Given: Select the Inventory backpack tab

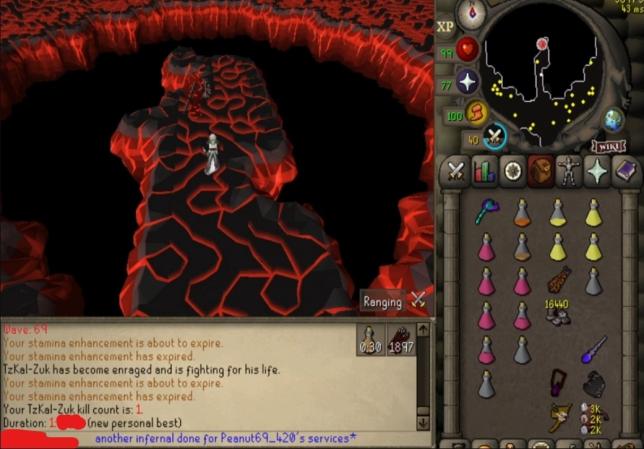Looking at the screenshot, I should coord(541,170).
